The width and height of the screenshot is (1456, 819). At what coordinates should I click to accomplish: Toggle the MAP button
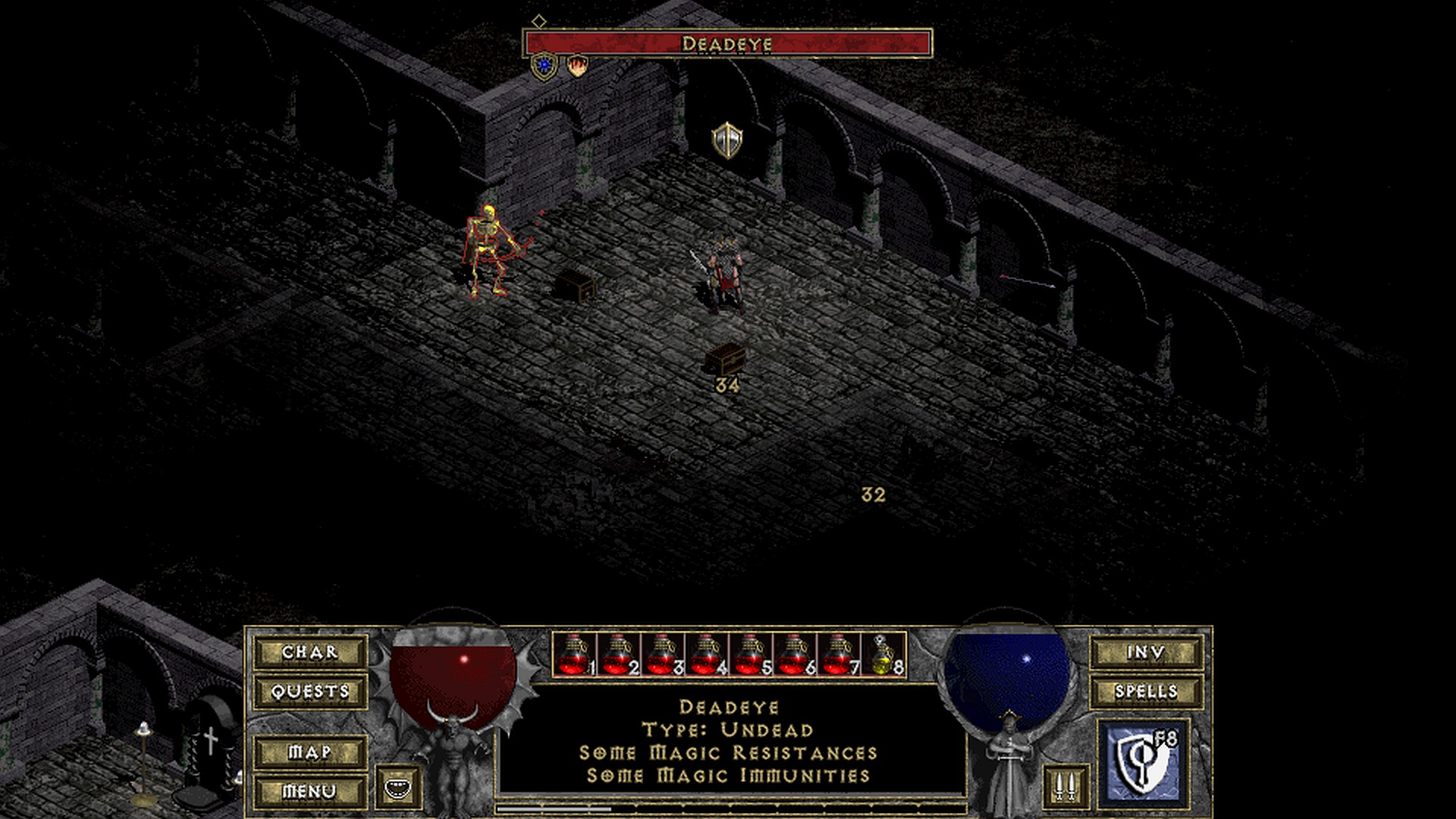[310, 752]
